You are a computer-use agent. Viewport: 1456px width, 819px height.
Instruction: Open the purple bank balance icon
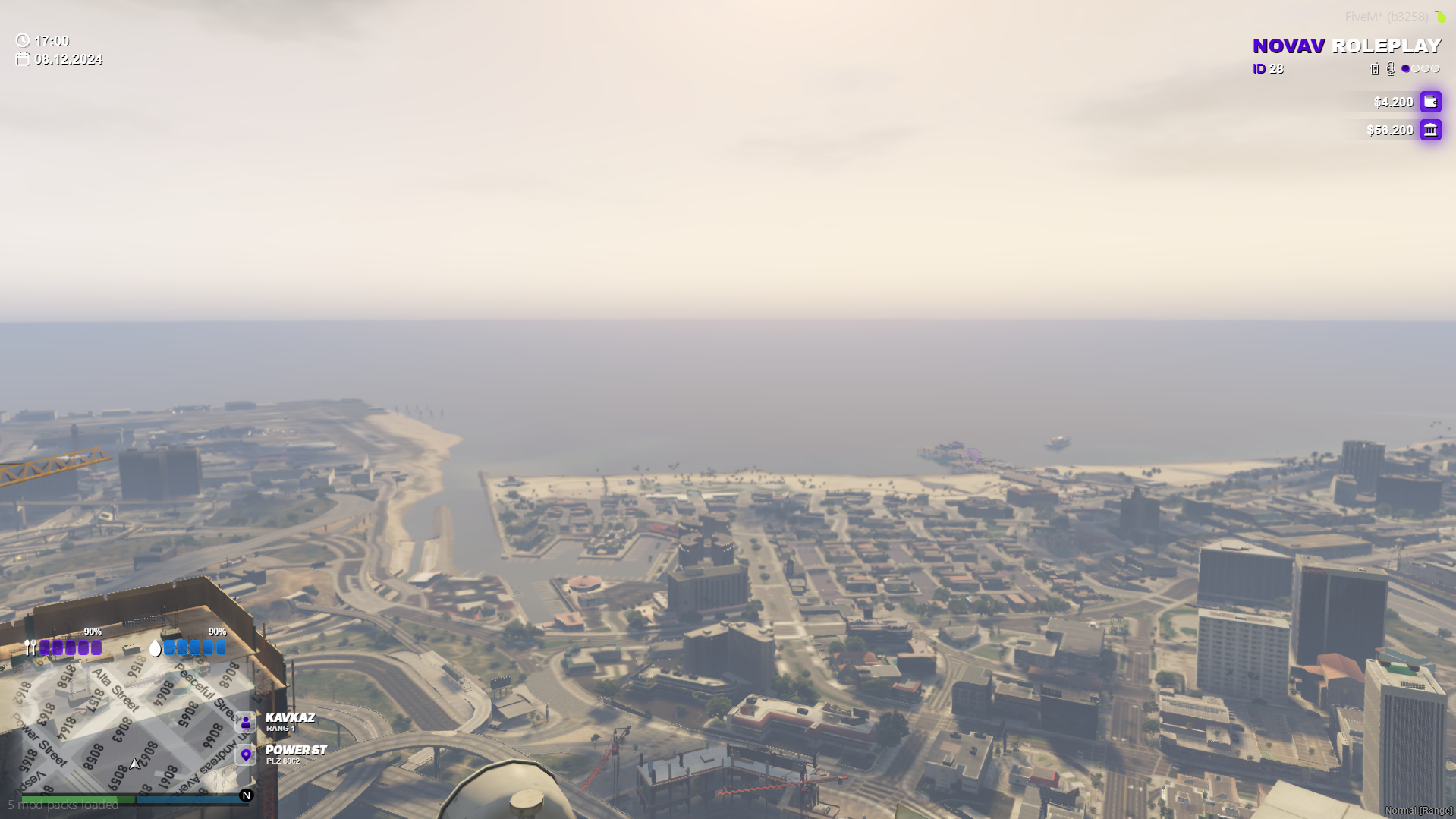pyautogui.click(x=1430, y=131)
